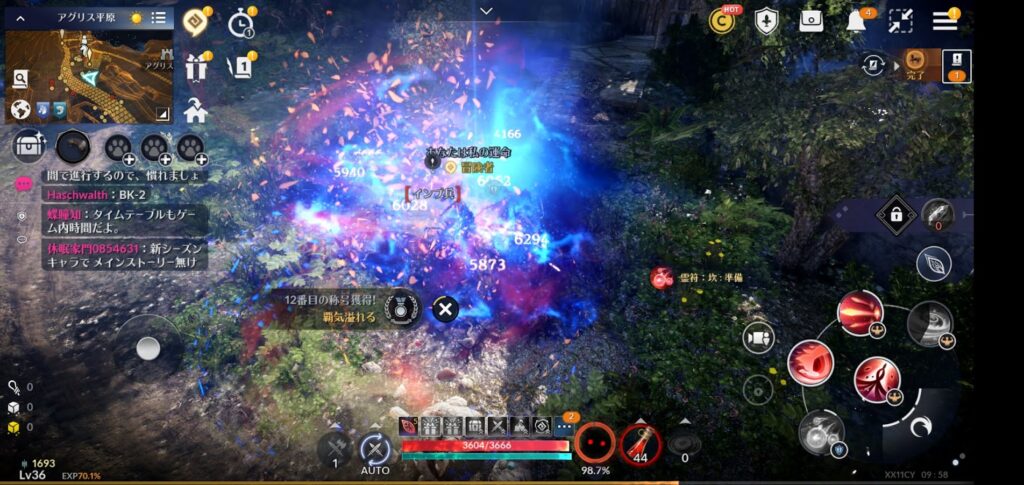Open the treasure chest icon
Image resolution: width=1024 pixels, height=485 pixels.
click(x=29, y=147)
